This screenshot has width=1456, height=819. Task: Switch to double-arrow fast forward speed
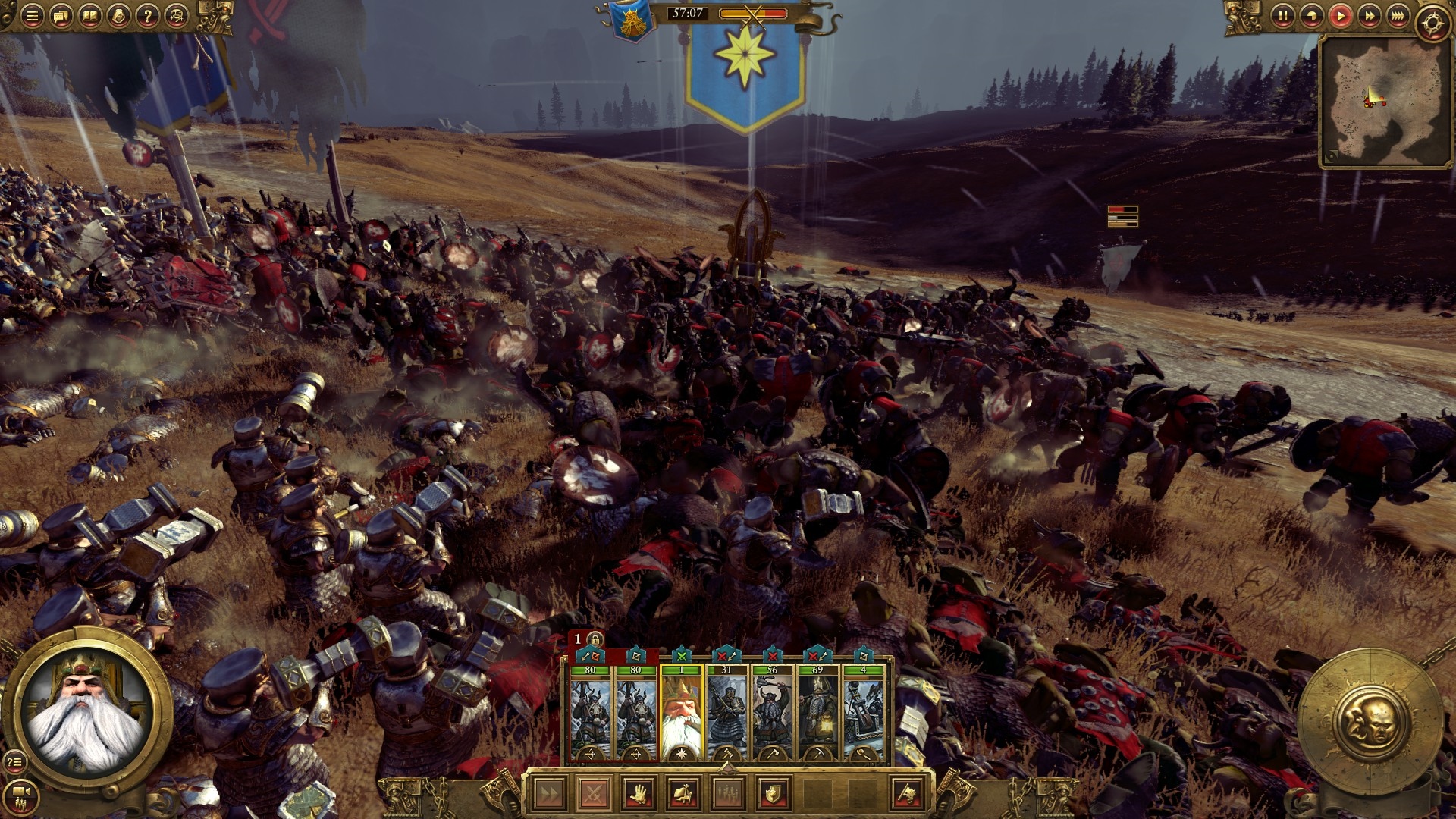click(1369, 16)
